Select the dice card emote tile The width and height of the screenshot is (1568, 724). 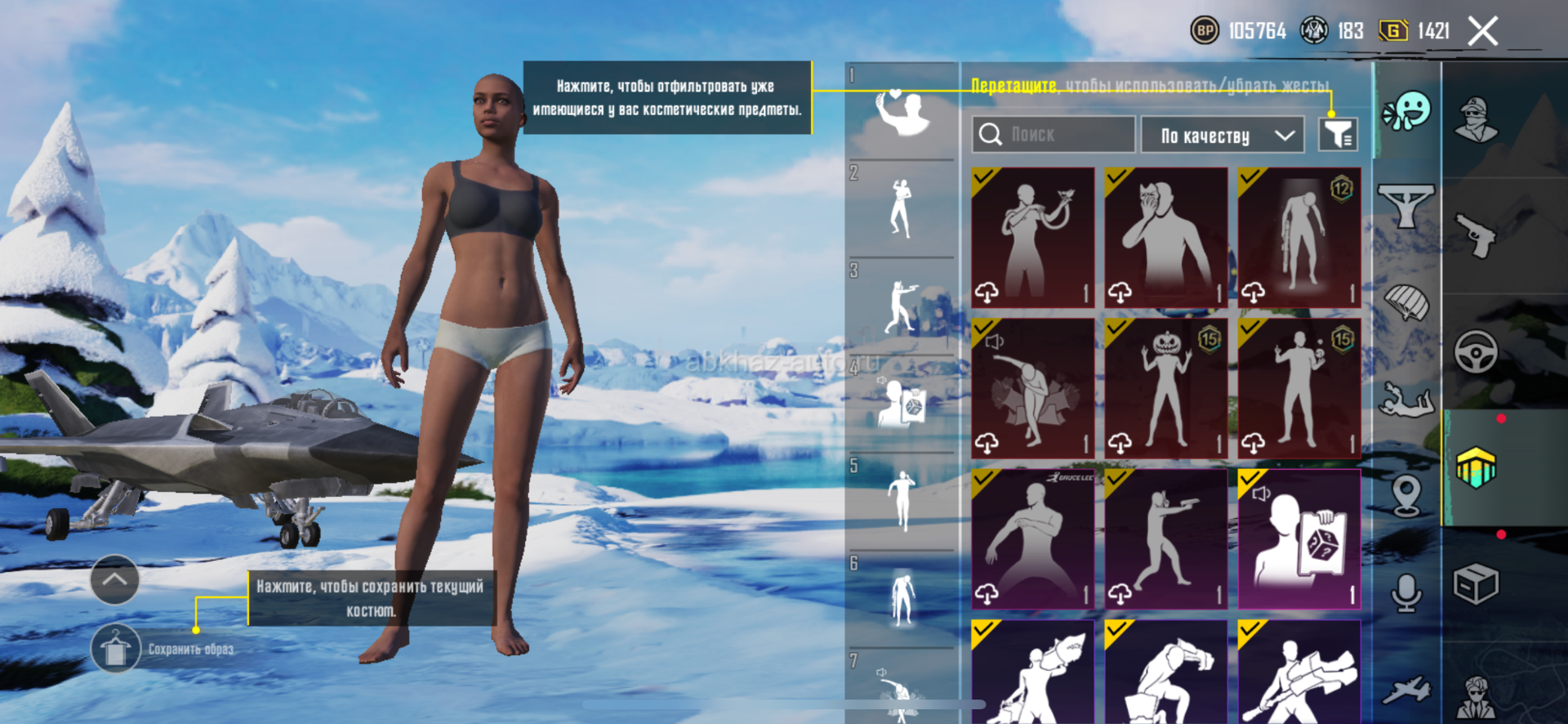1299,539
